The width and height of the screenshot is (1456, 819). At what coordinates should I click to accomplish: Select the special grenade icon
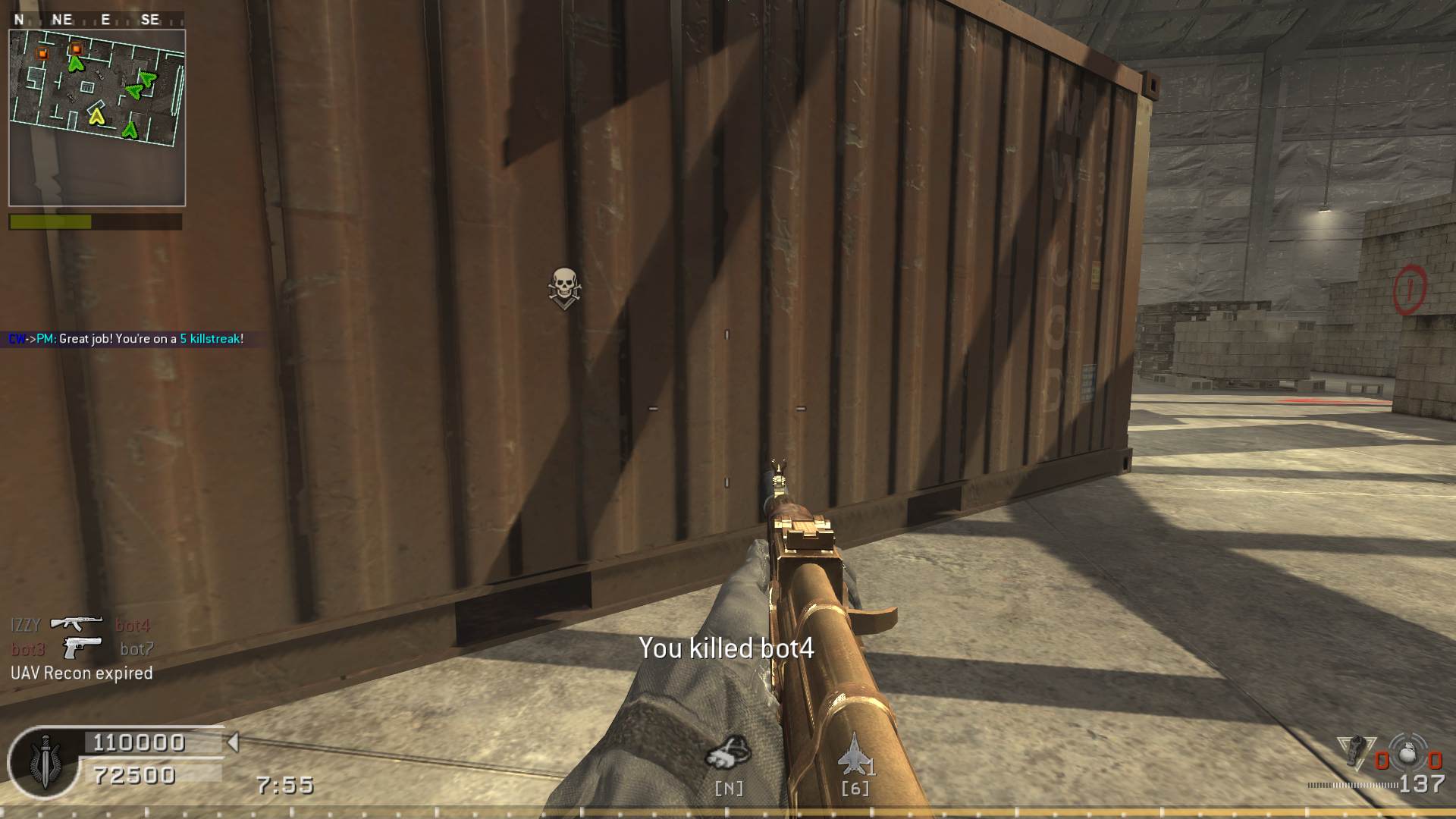click(1353, 752)
